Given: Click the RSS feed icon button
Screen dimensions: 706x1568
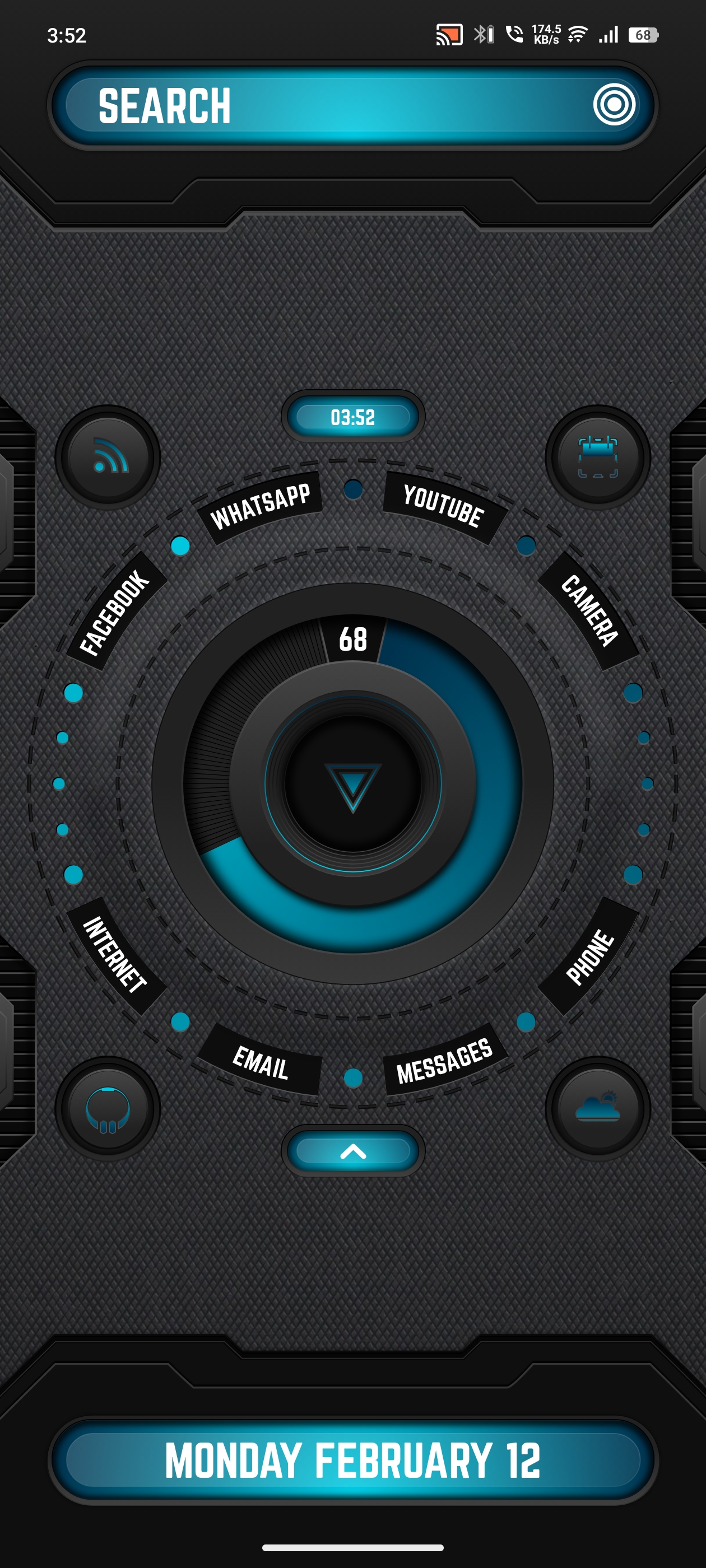Looking at the screenshot, I should pos(109,457).
